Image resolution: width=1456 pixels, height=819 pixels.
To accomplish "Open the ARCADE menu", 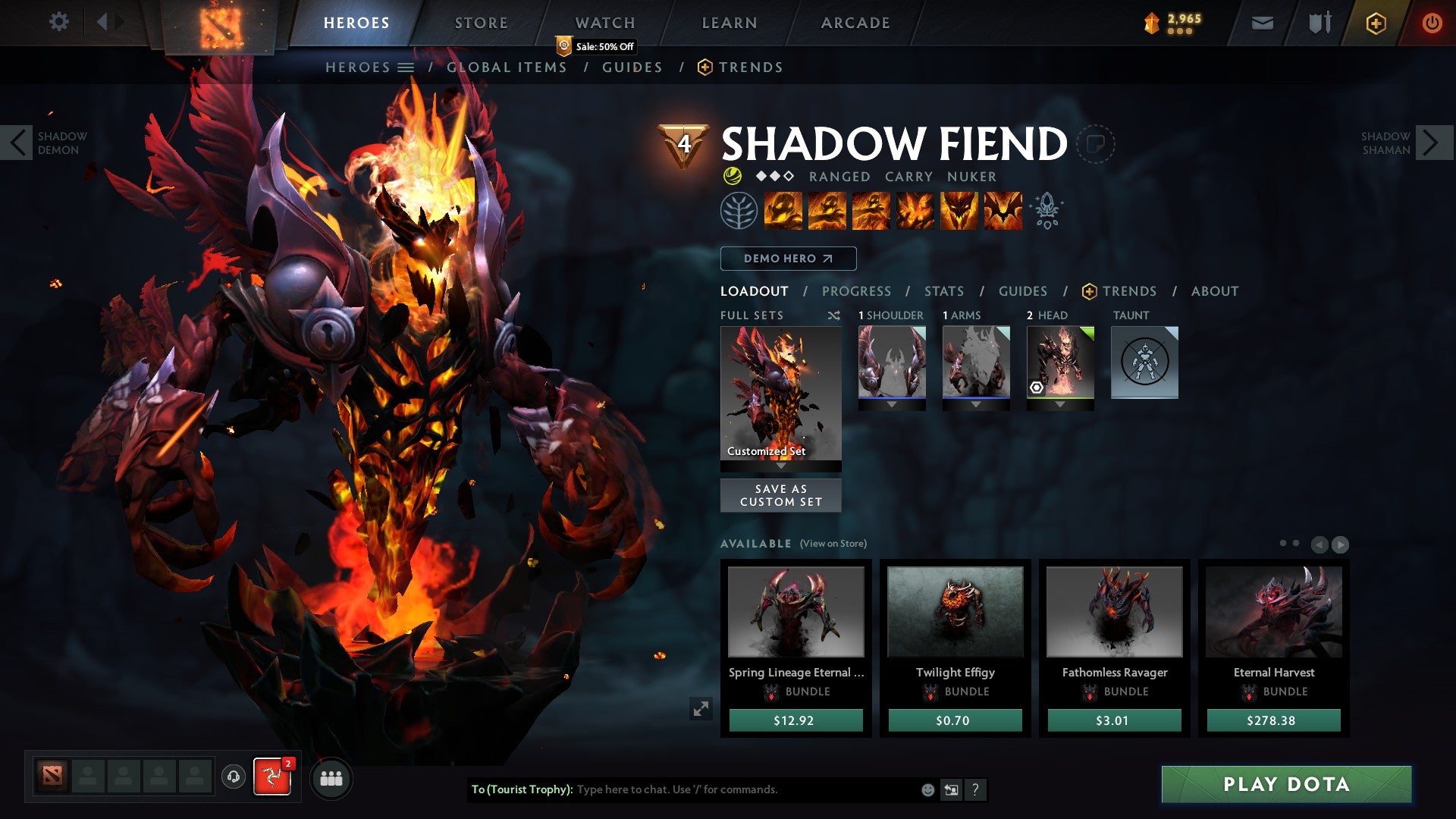I will (x=855, y=22).
